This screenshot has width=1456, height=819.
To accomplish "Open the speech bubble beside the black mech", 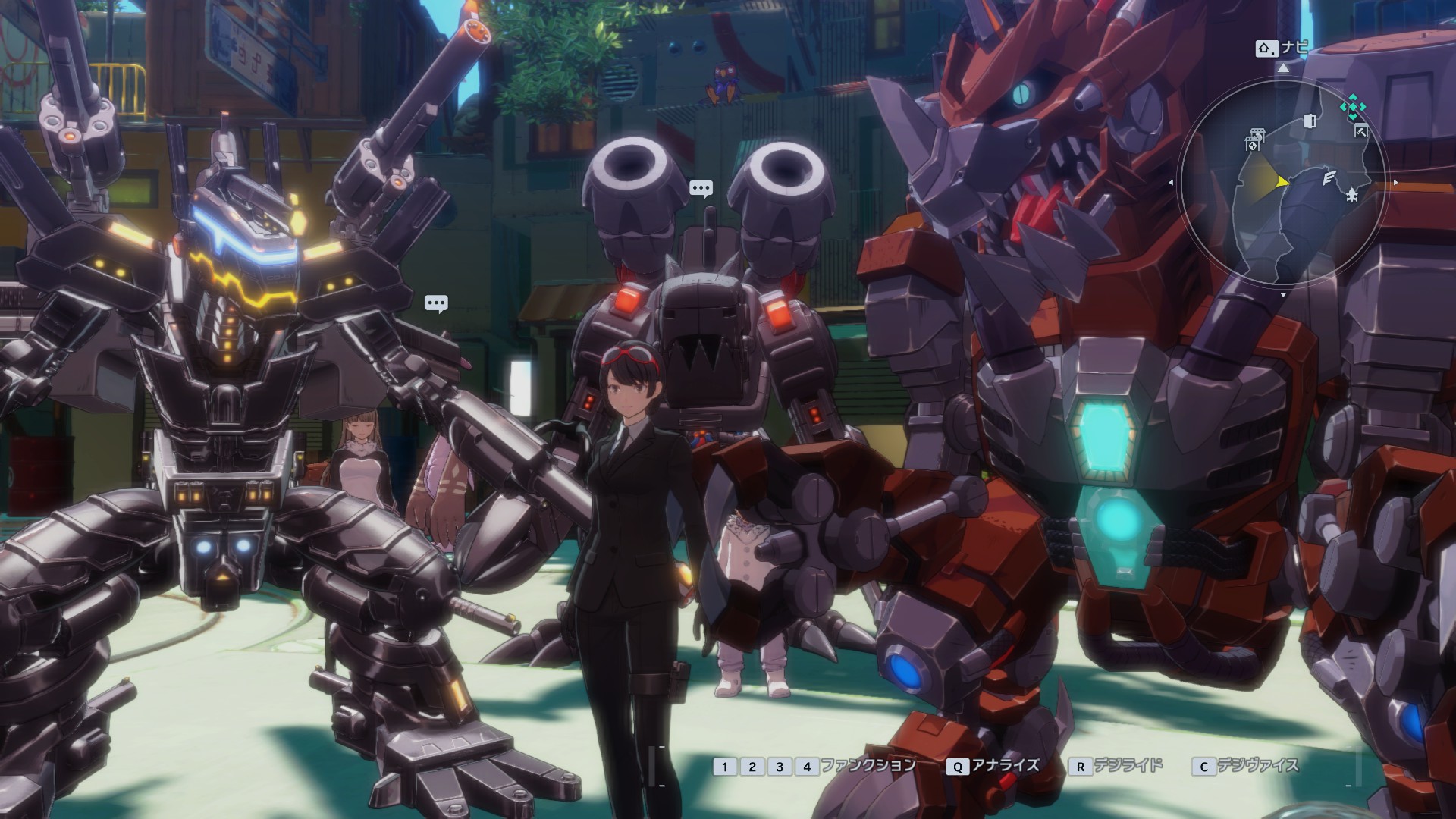I will pyautogui.click(x=436, y=304).
